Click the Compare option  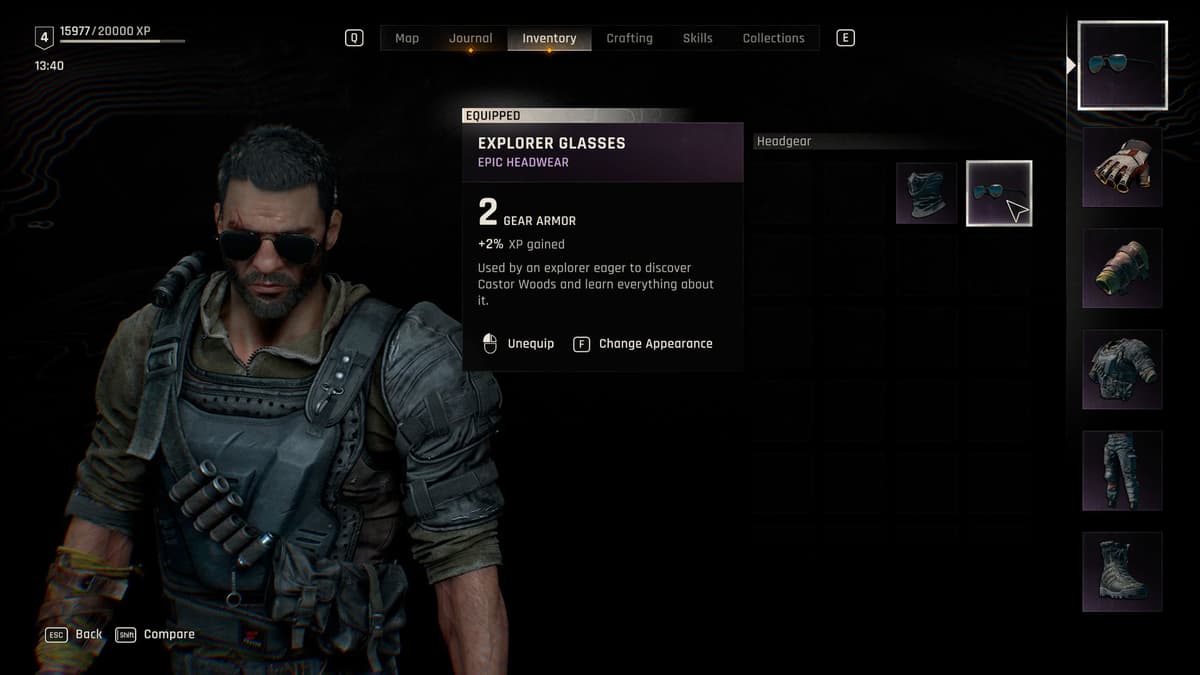pos(168,634)
